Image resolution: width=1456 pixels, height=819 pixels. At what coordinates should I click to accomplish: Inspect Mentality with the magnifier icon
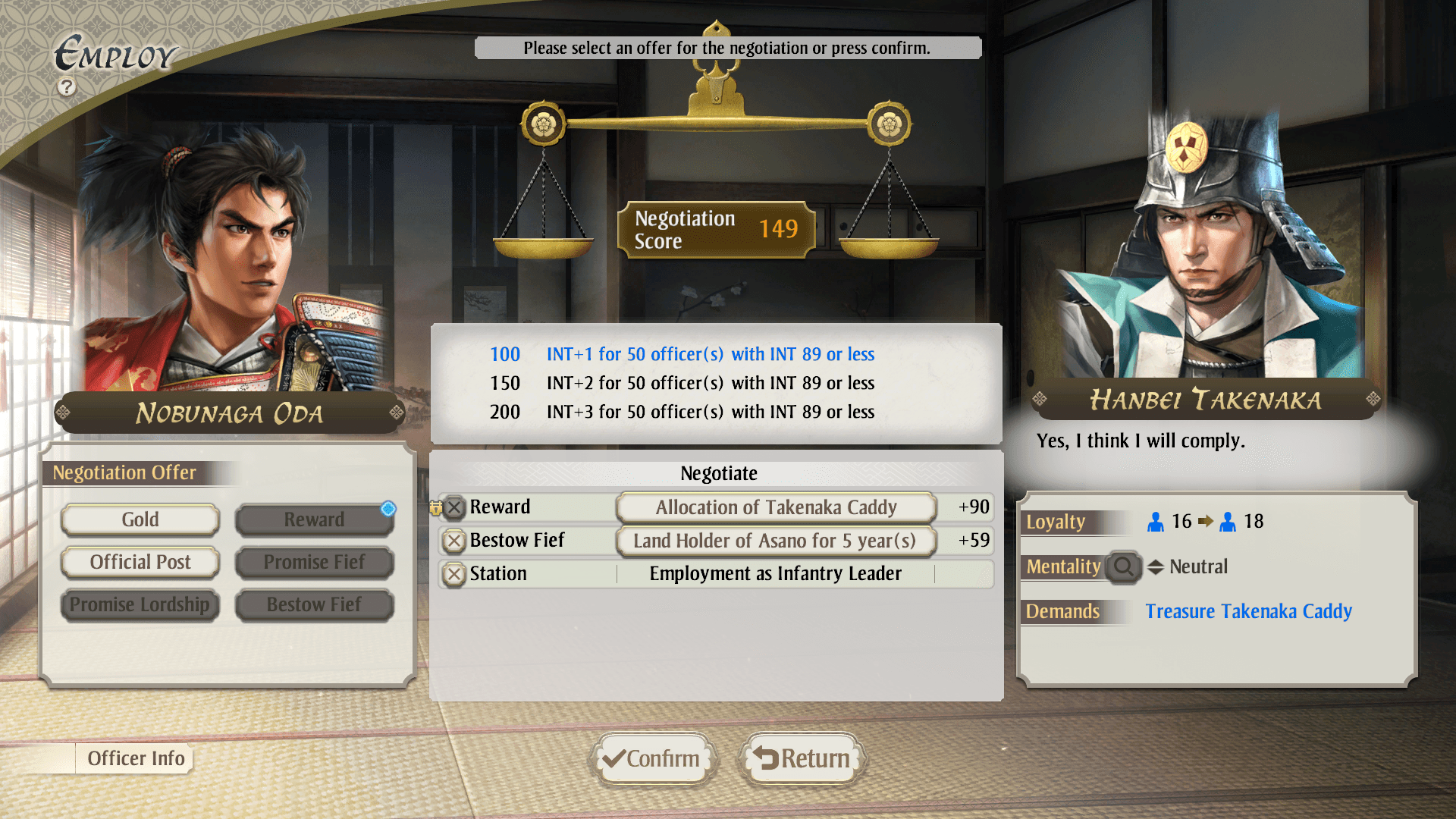(1123, 566)
